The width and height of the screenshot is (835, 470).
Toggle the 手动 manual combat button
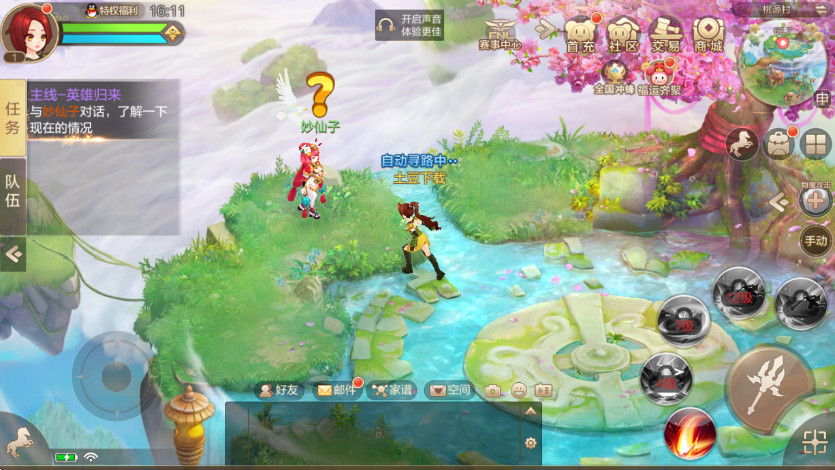click(815, 240)
